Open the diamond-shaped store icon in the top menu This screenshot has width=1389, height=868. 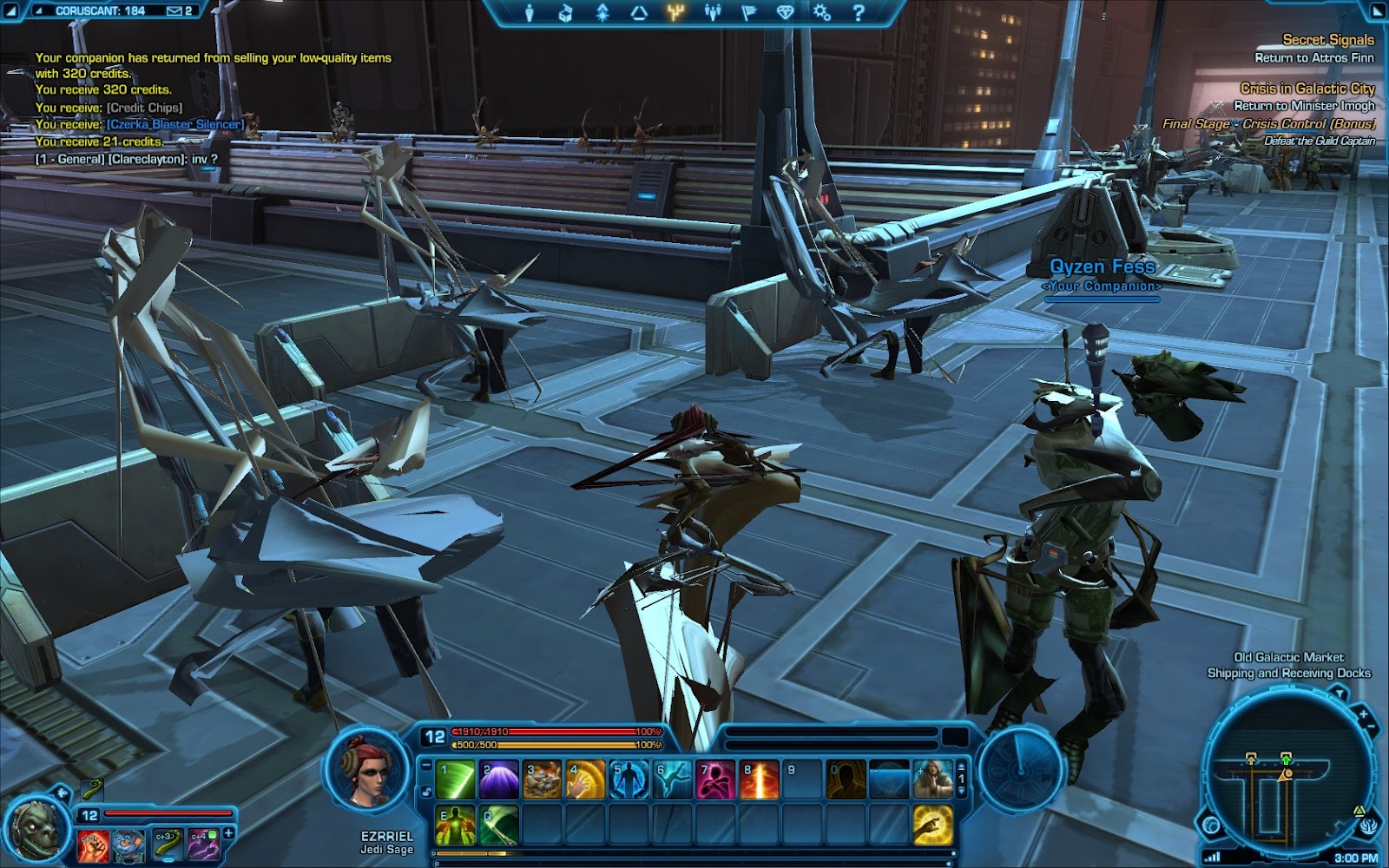785,12
